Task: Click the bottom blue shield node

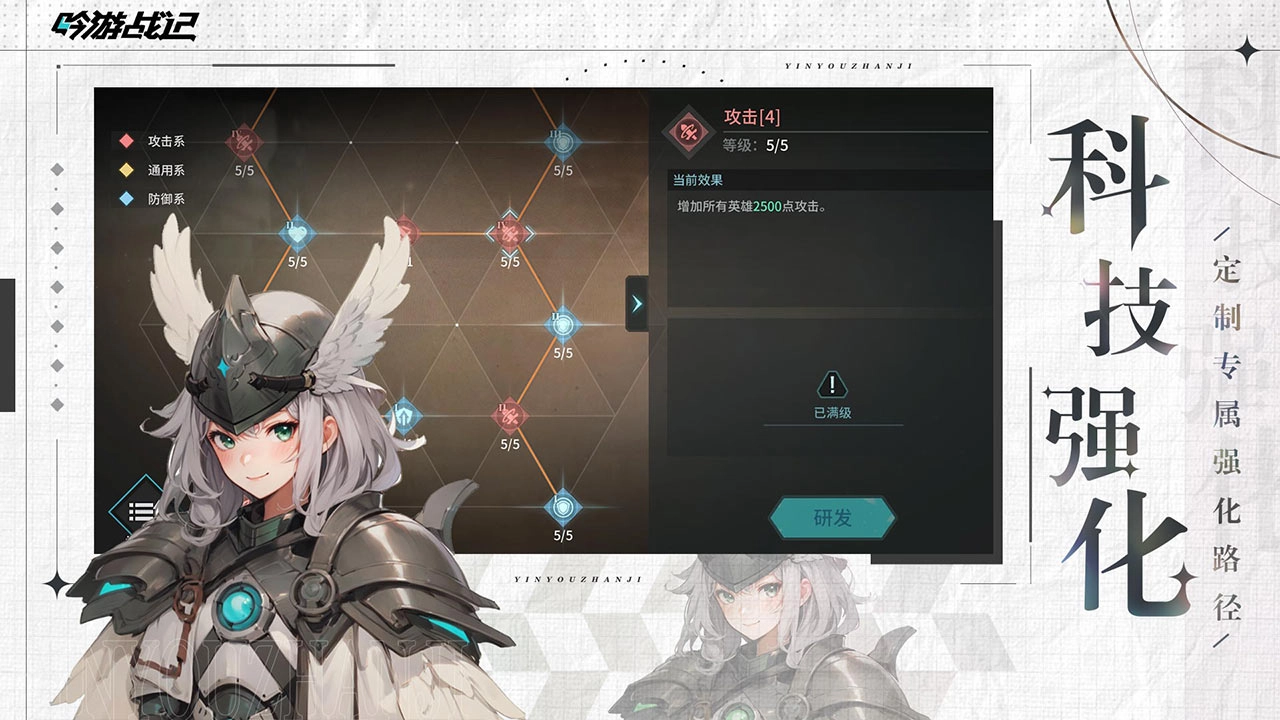Action: tap(561, 507)
